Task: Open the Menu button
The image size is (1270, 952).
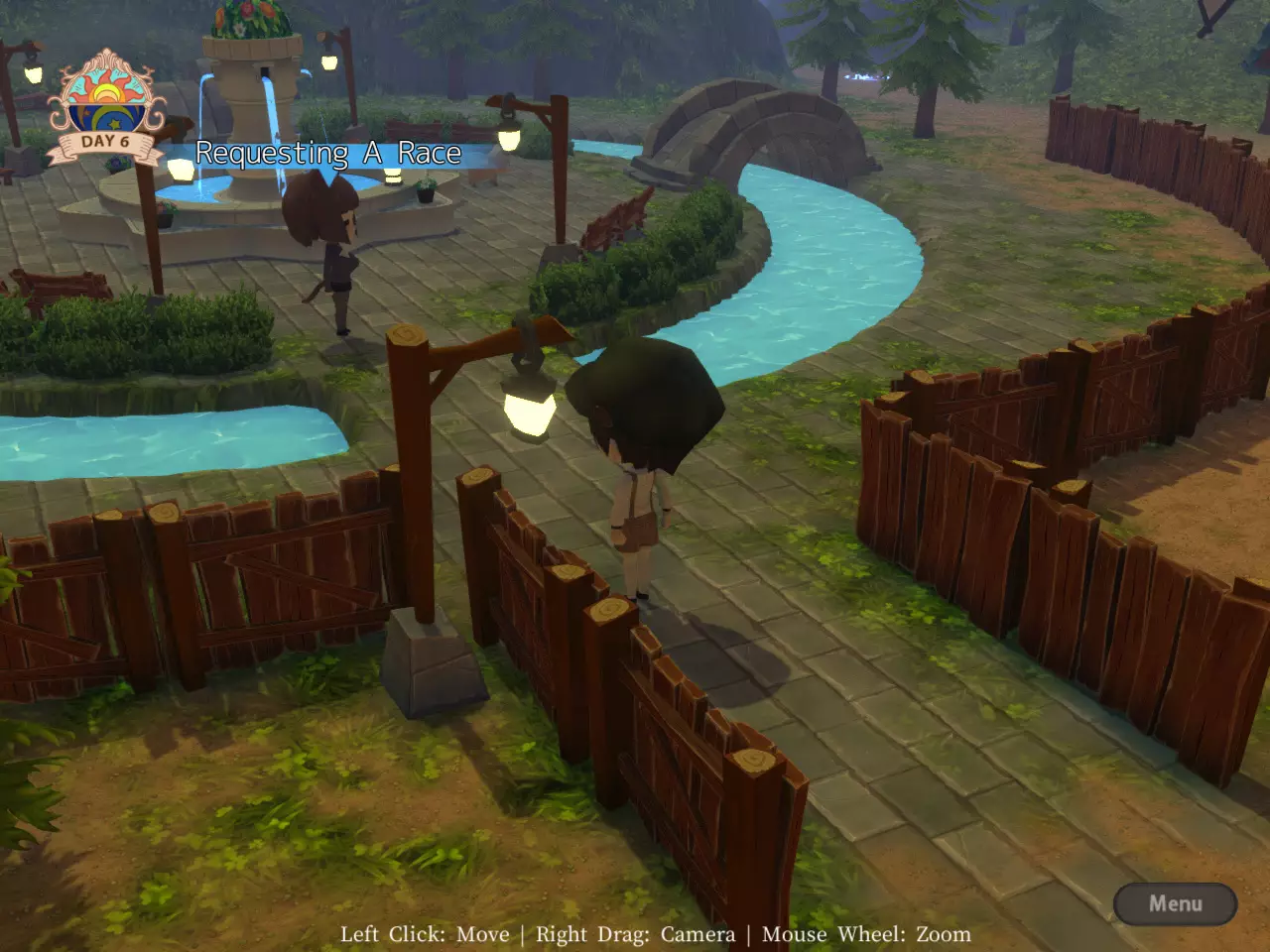Action: [x=1175, y=903]
